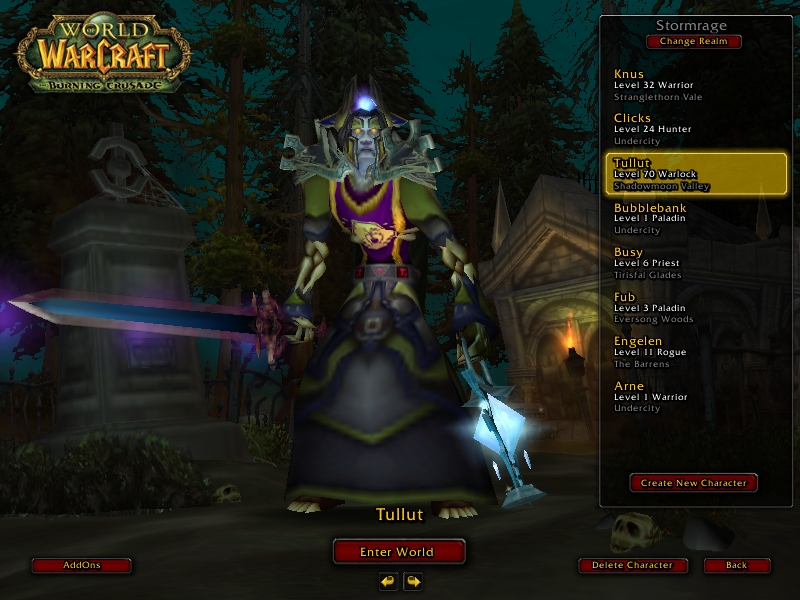Choose Fub the level 3 Paladin
Image resolution: width=800 pixels, height=600 pixels.
click(x=696, y=307)
